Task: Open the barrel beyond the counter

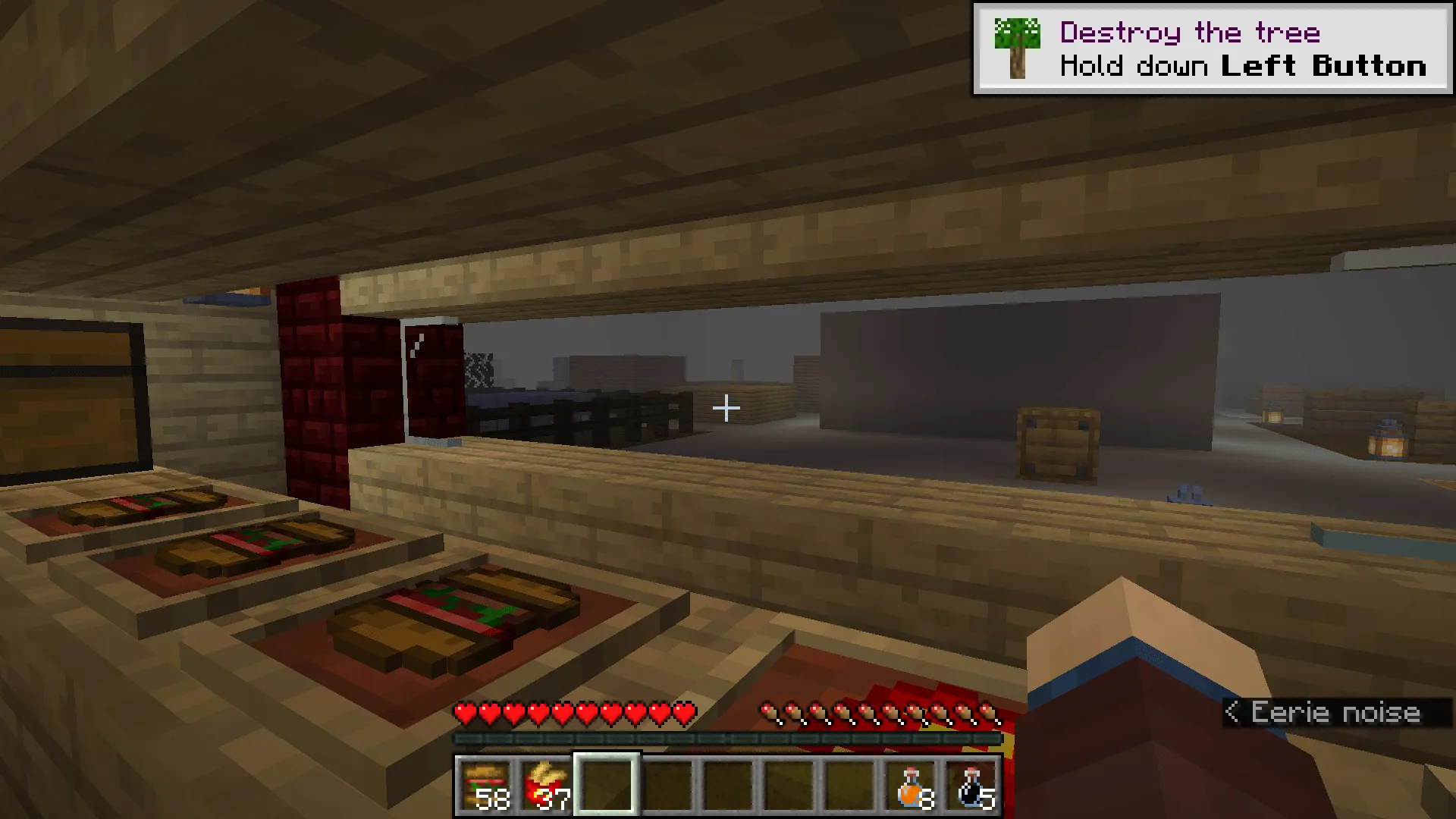Action: click(1058, 440)
